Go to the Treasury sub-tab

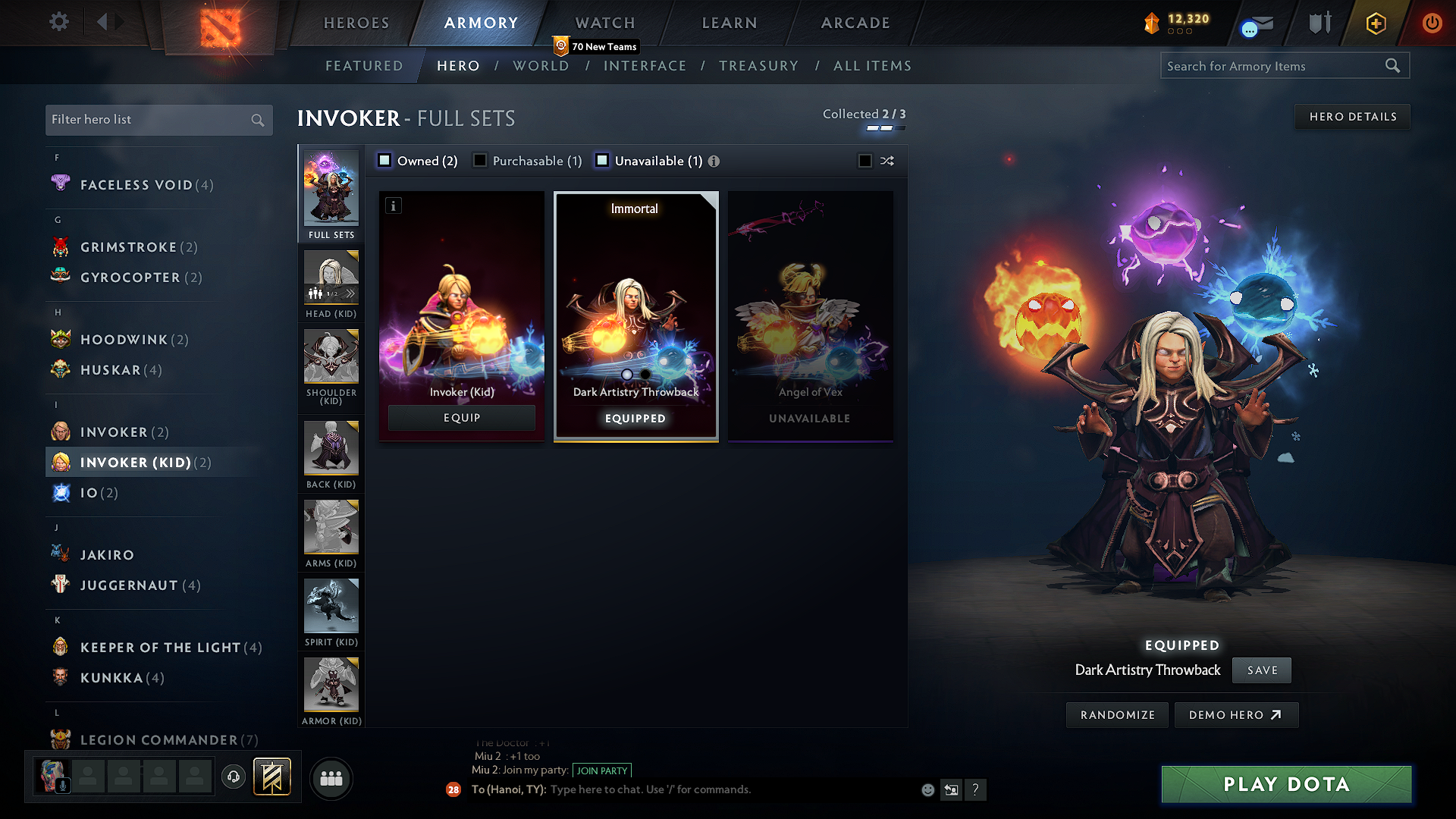click(758, 66)
